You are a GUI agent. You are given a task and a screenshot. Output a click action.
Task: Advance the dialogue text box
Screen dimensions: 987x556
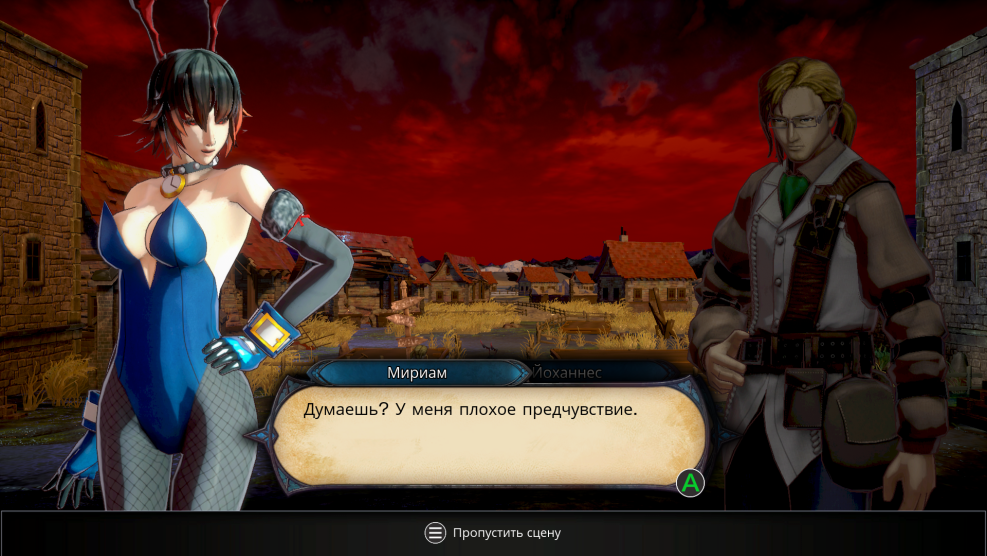(689, 483)
